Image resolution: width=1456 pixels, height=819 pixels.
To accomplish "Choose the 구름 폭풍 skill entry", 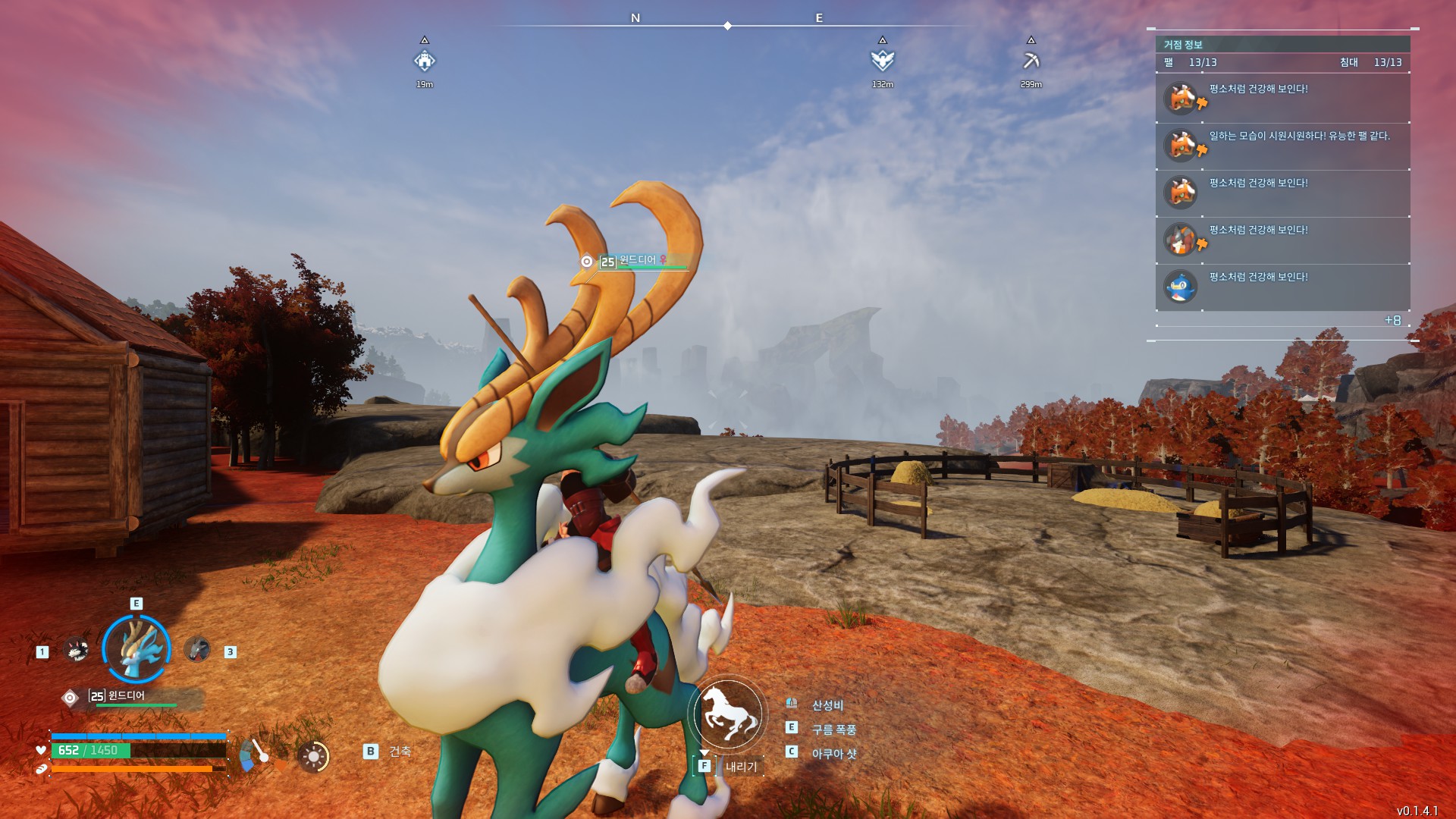I will click(x=833, y=730).
